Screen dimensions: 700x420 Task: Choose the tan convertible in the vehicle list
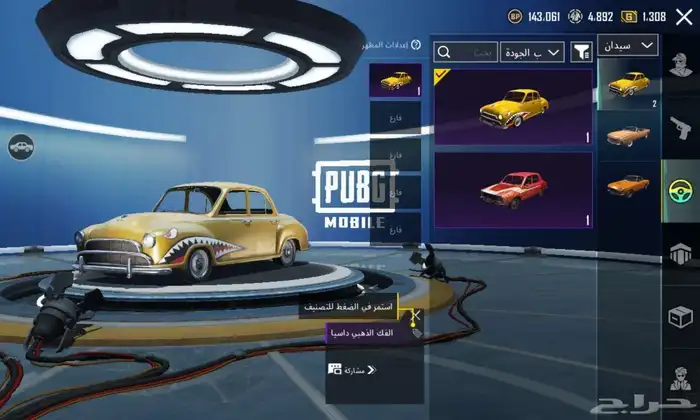[629, 135]
